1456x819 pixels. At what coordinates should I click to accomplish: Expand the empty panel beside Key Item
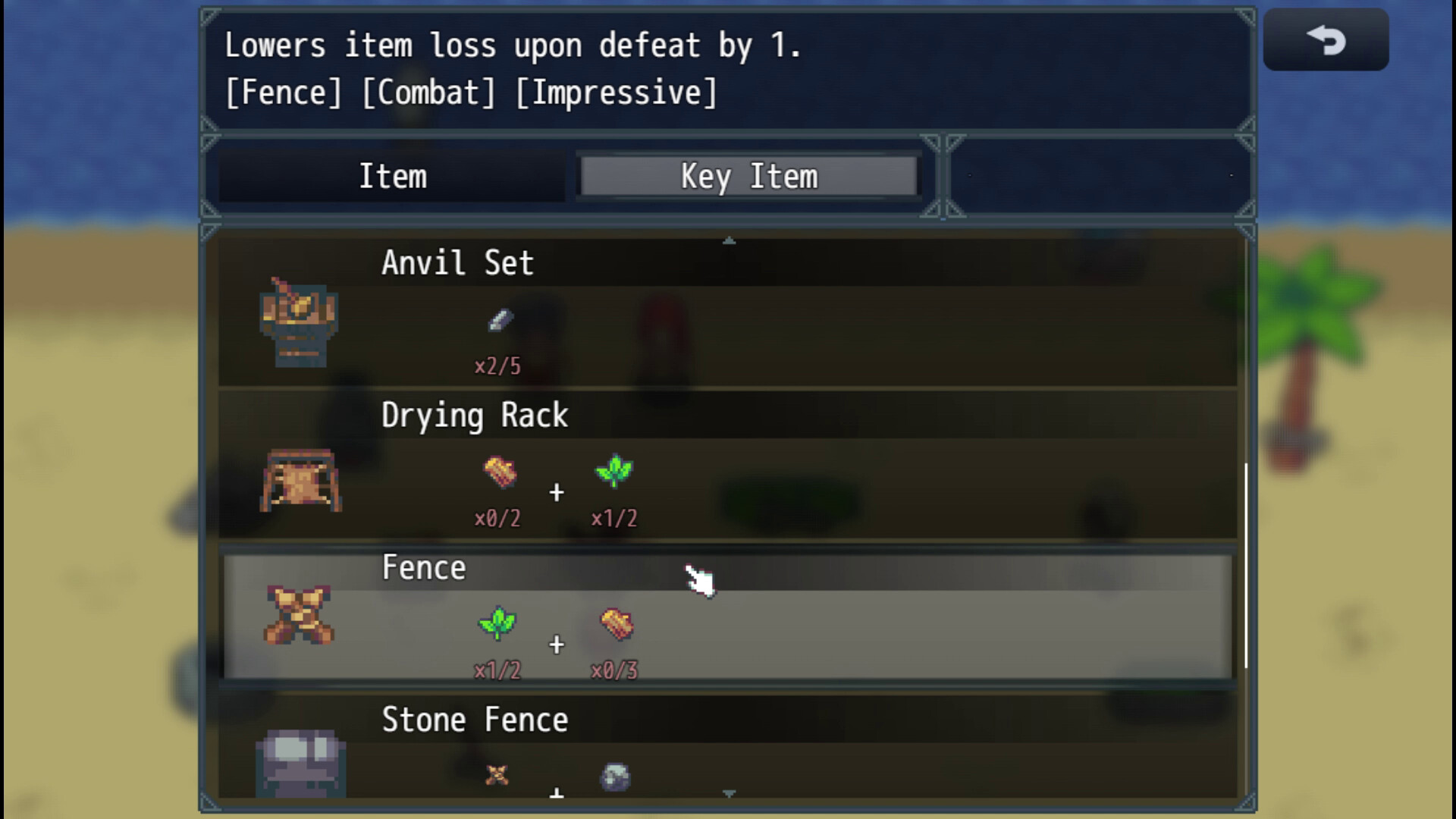pos(1100,174)
